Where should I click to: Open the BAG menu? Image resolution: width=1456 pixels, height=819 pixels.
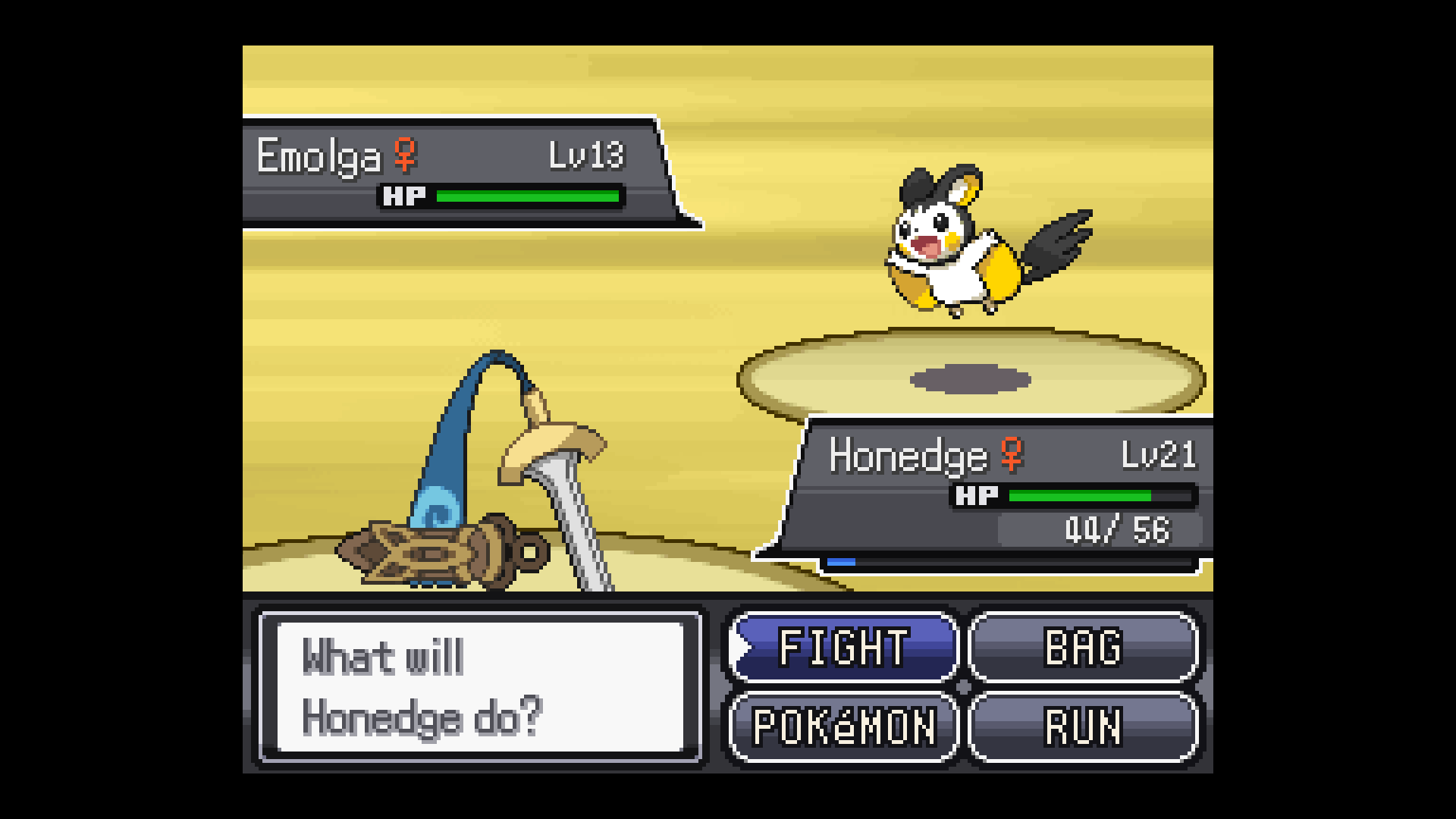pyautogui.click(x=1083, y=647)
